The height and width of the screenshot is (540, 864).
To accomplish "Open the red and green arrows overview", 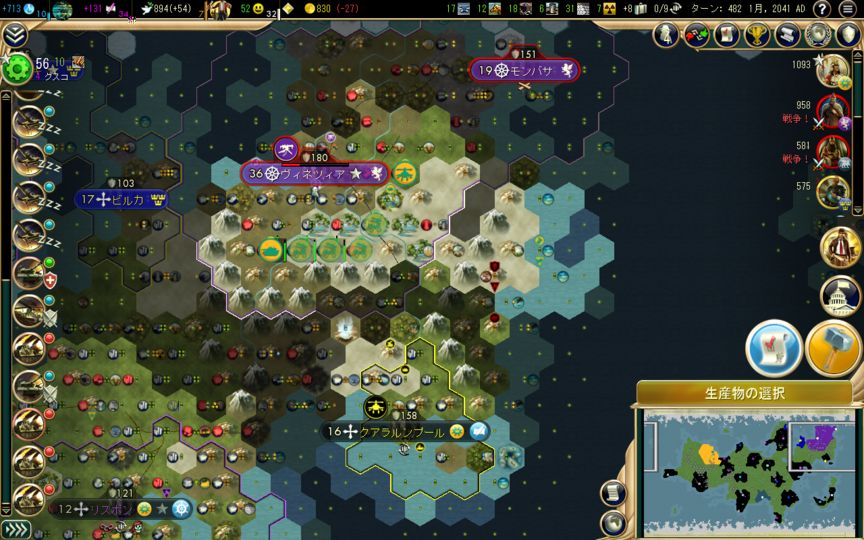I will coord(696,35).
